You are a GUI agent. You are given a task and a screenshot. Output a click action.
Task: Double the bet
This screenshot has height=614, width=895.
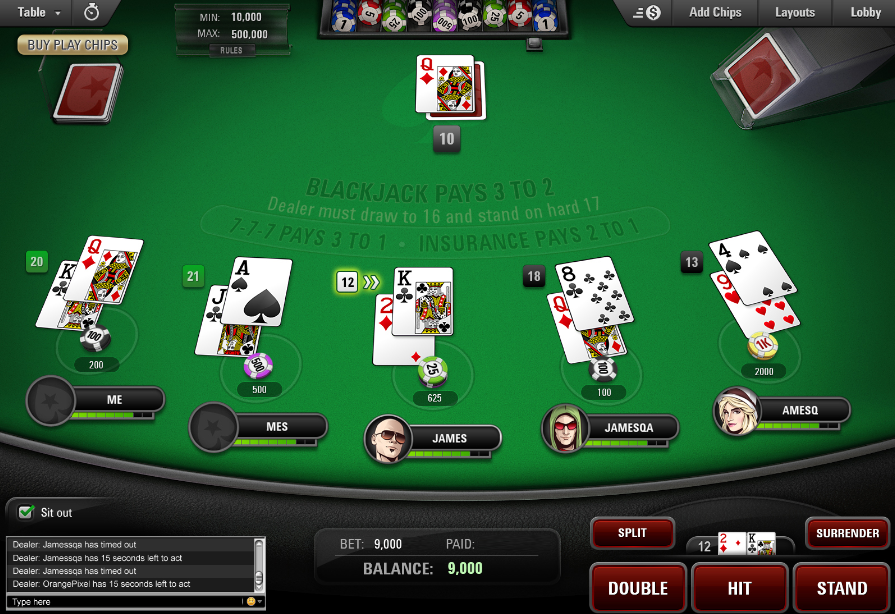point(638,588)
